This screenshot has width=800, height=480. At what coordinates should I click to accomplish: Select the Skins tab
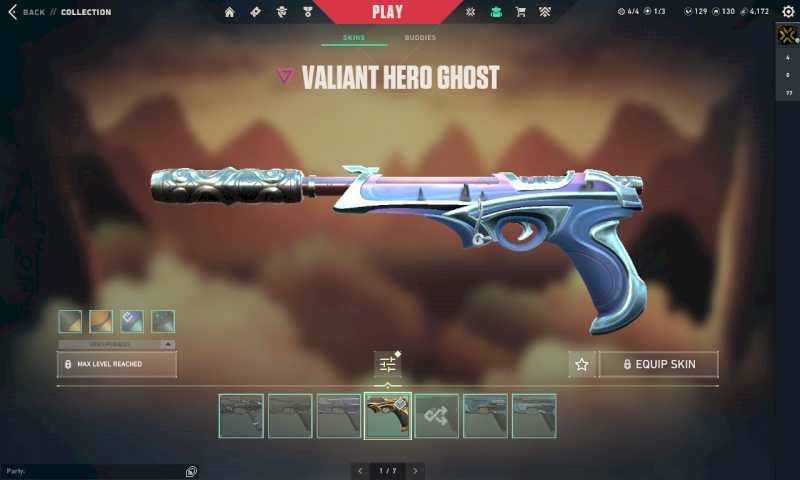353,38
